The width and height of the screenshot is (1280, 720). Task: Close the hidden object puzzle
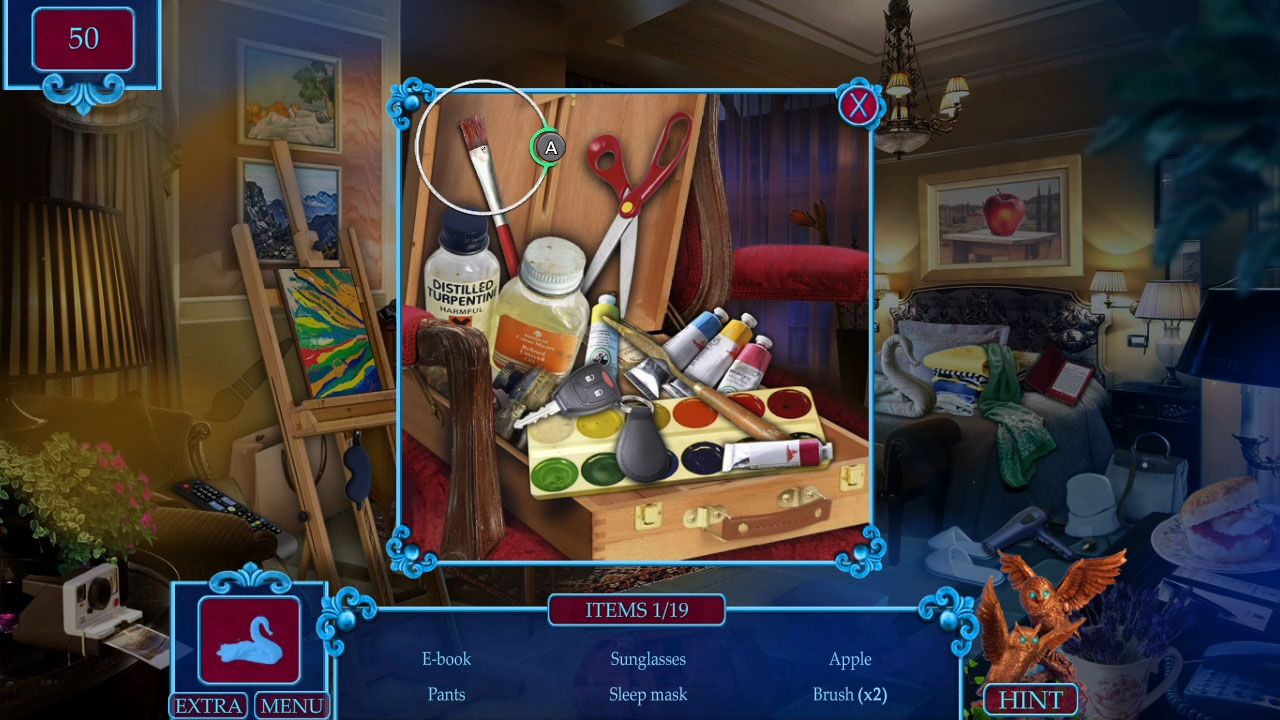[858, 107]
